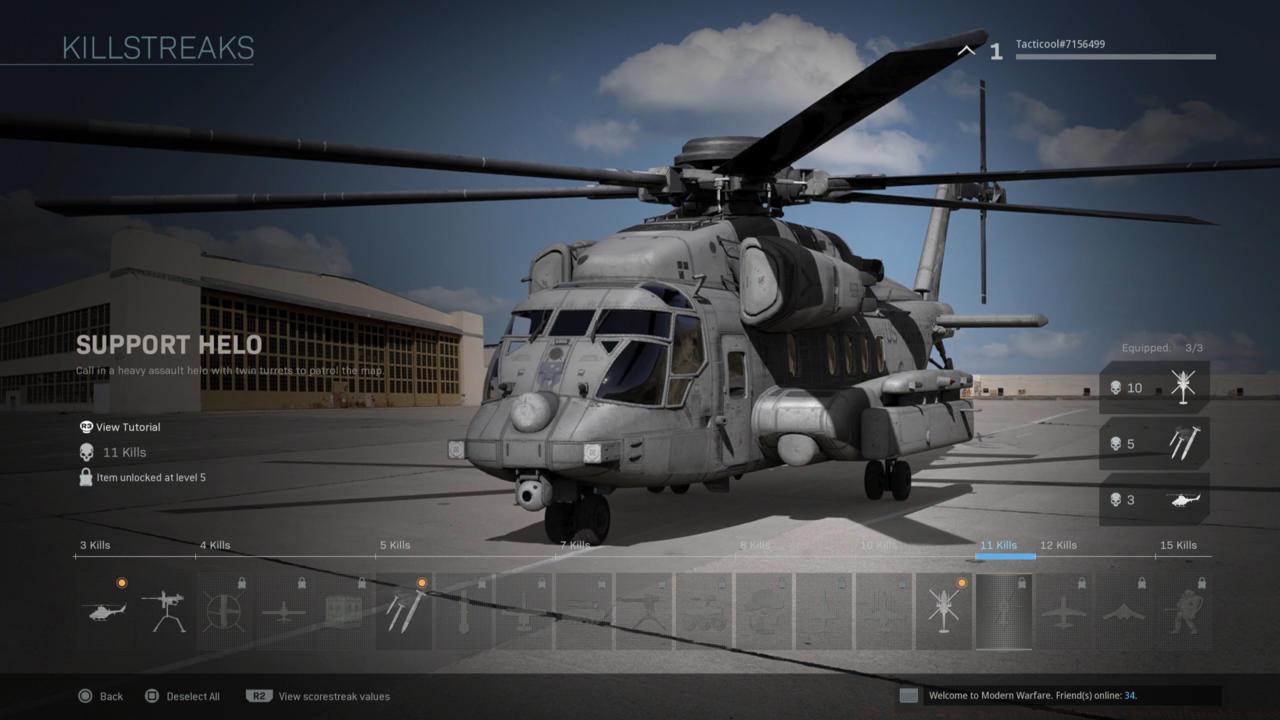Toggle the orange equipped marker on Cluster Strike
The image size is (1280, 720).
click(x=421, y=581)
